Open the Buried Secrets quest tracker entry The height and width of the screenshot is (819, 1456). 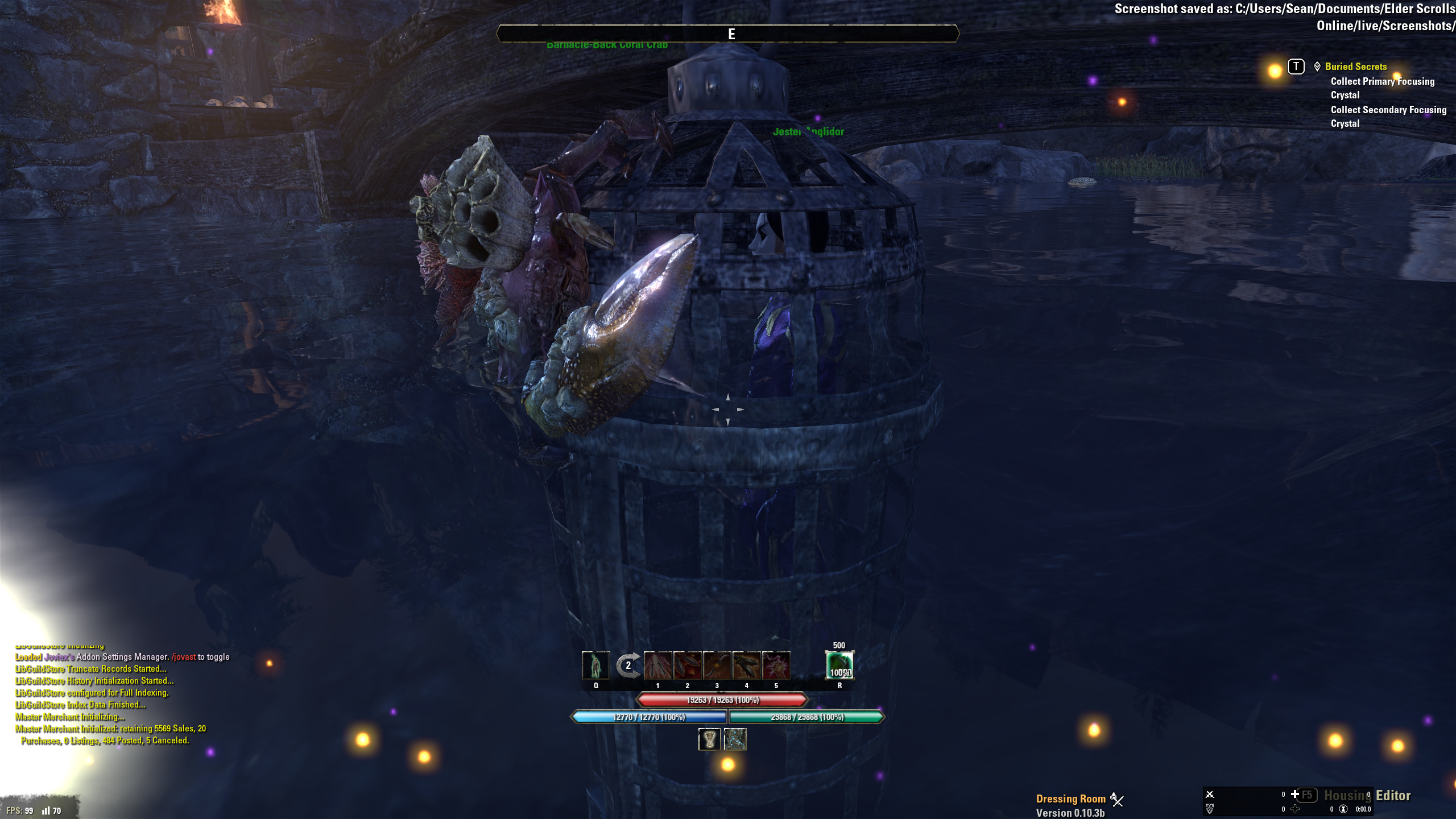[1355, 67]
